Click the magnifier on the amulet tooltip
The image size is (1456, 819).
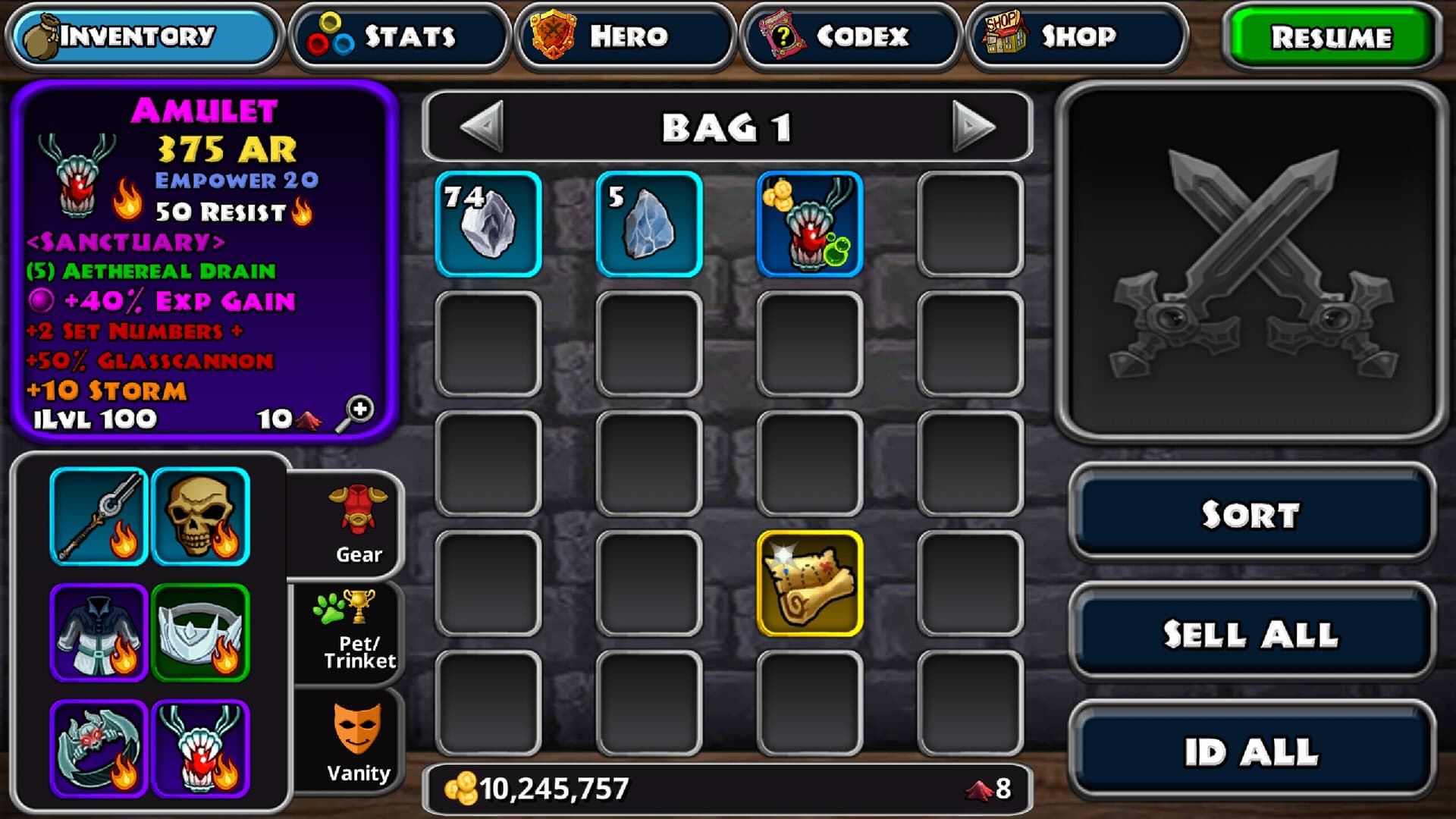coord(355,414)
